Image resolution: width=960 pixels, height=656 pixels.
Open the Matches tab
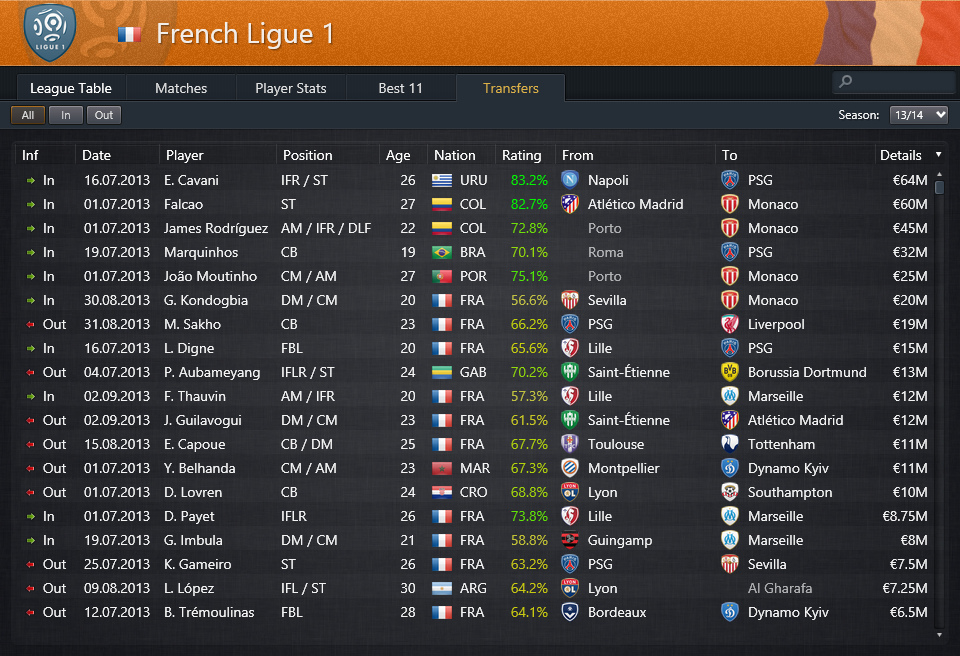click(x=181, y=88)
